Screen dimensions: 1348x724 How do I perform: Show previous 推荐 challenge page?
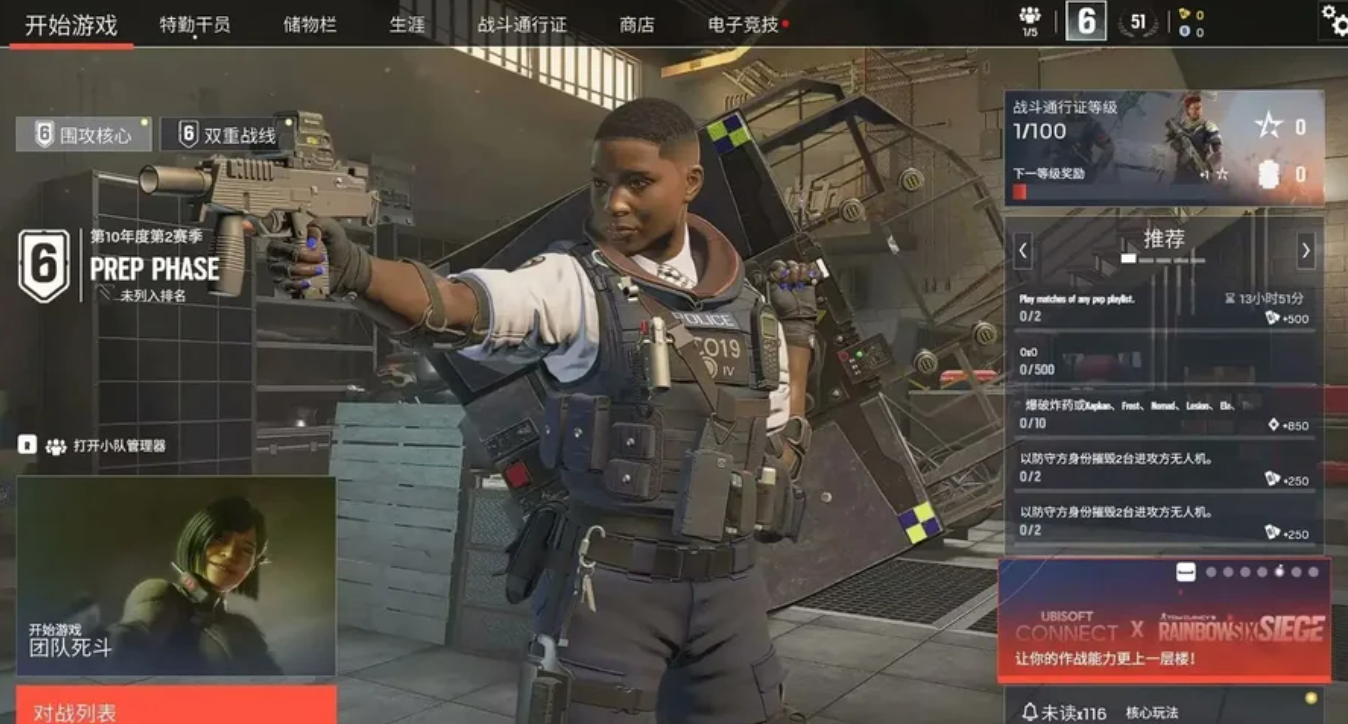pos(1022,250)
